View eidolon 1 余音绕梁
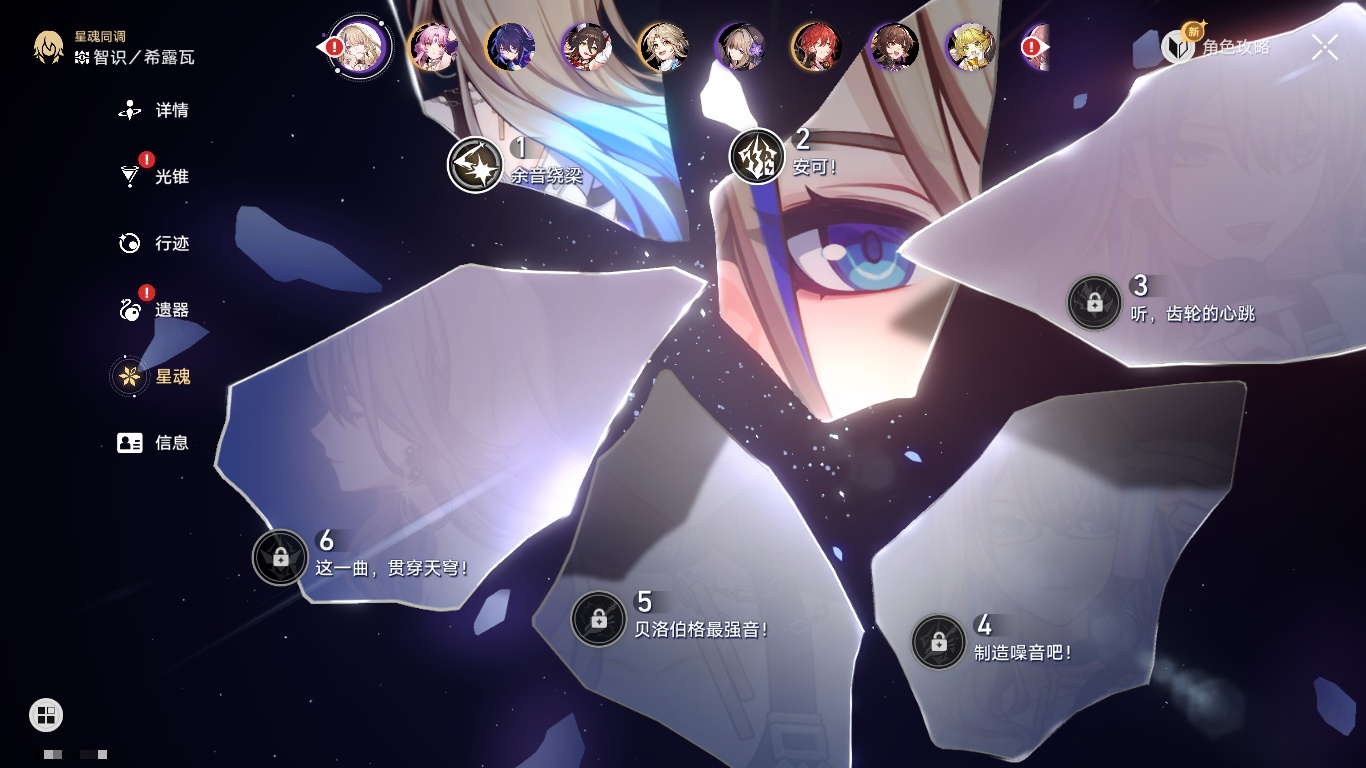The width and height of the screenshot is (1366, 768). [x=474, y=165]
